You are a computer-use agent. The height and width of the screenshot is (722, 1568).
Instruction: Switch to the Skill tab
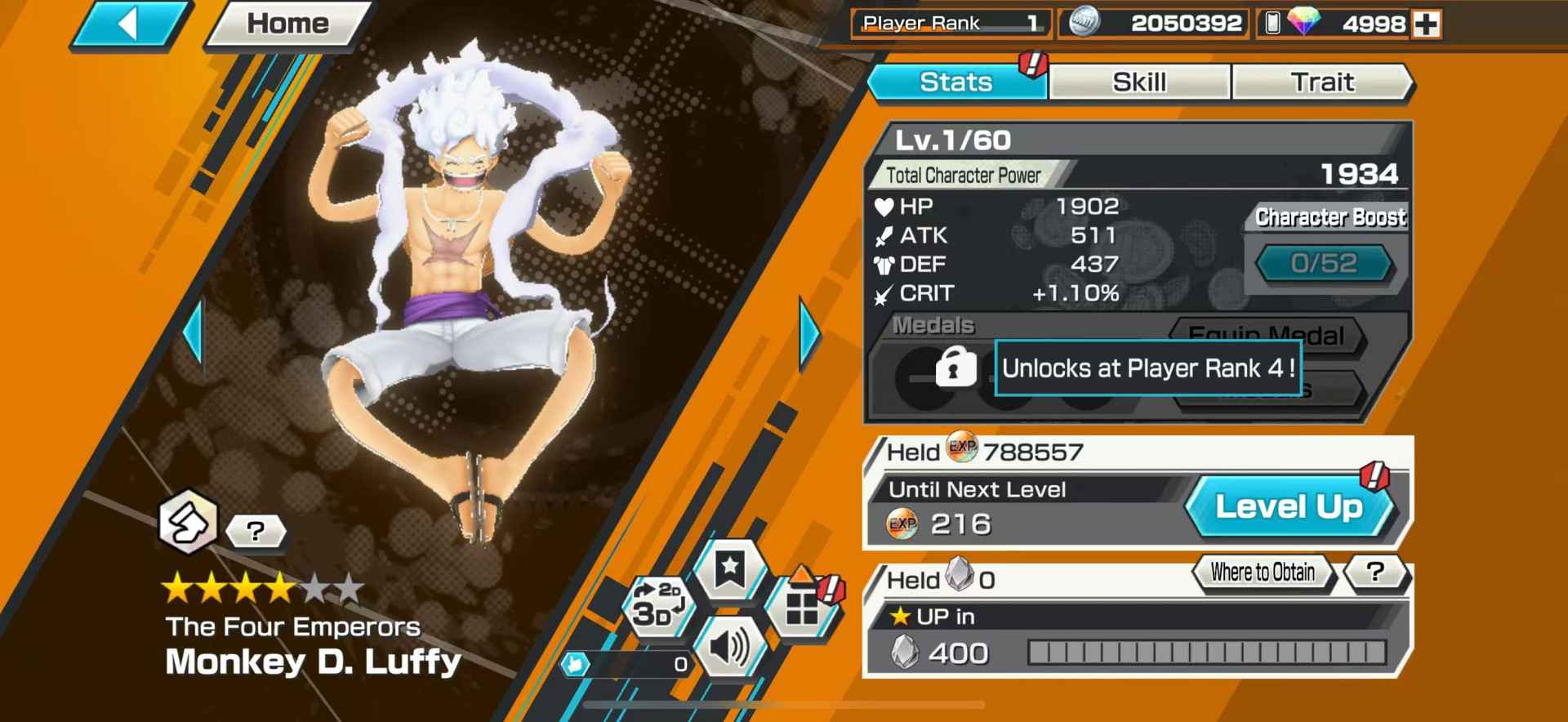pyautogui.click(x=1138, y=82)
